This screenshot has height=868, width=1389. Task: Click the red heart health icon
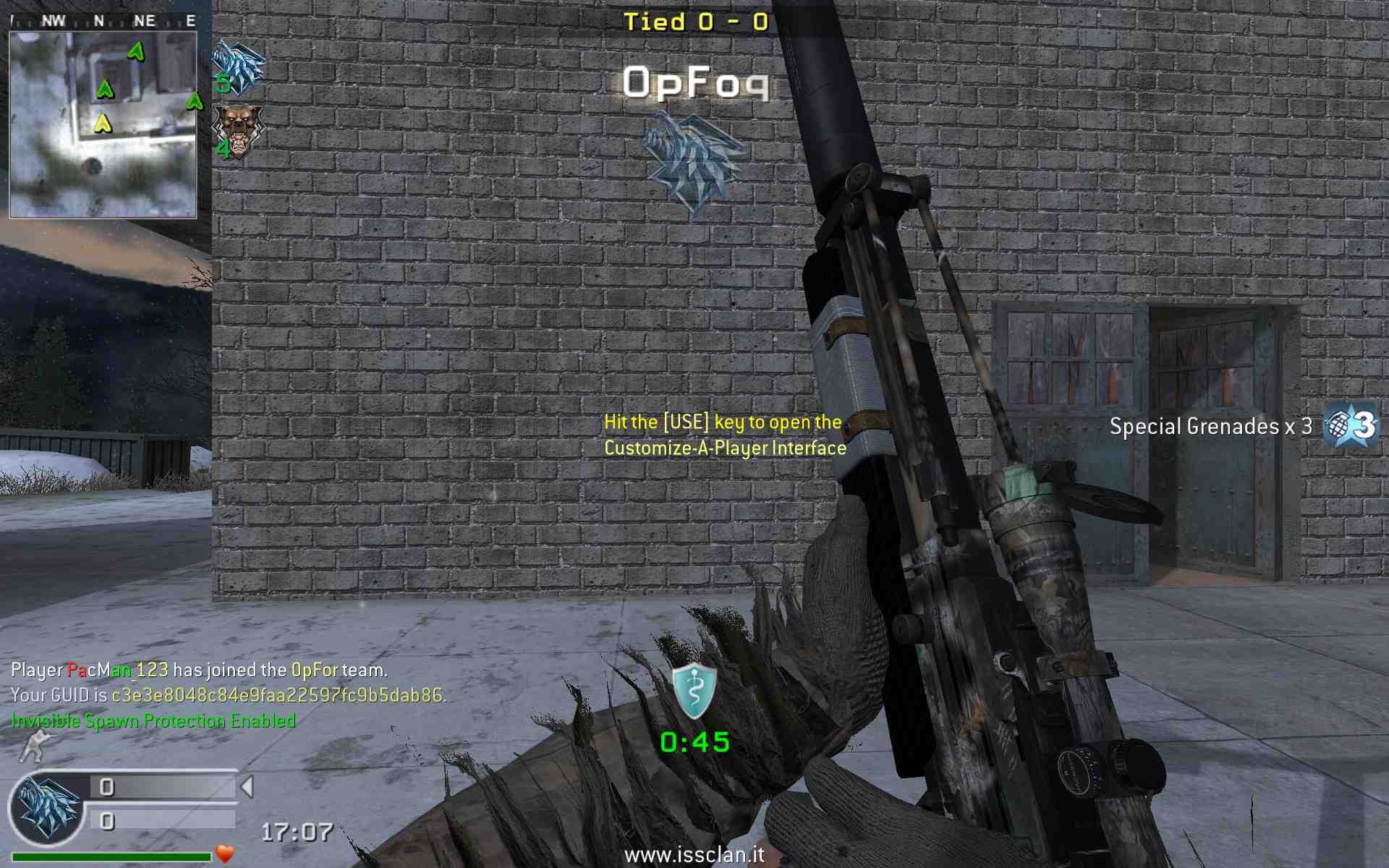point(225,854)
